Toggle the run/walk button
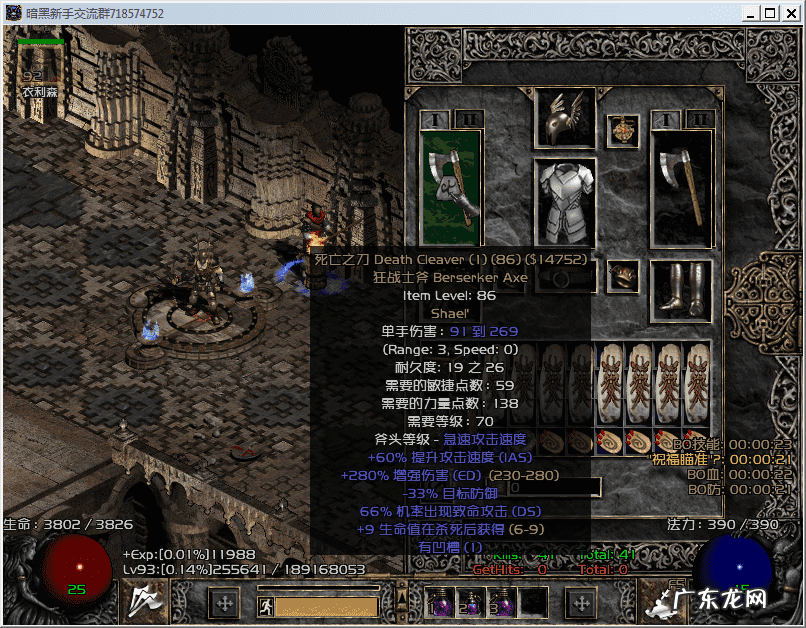The width and height of the screenshot is (806, 628). [266, 605]
